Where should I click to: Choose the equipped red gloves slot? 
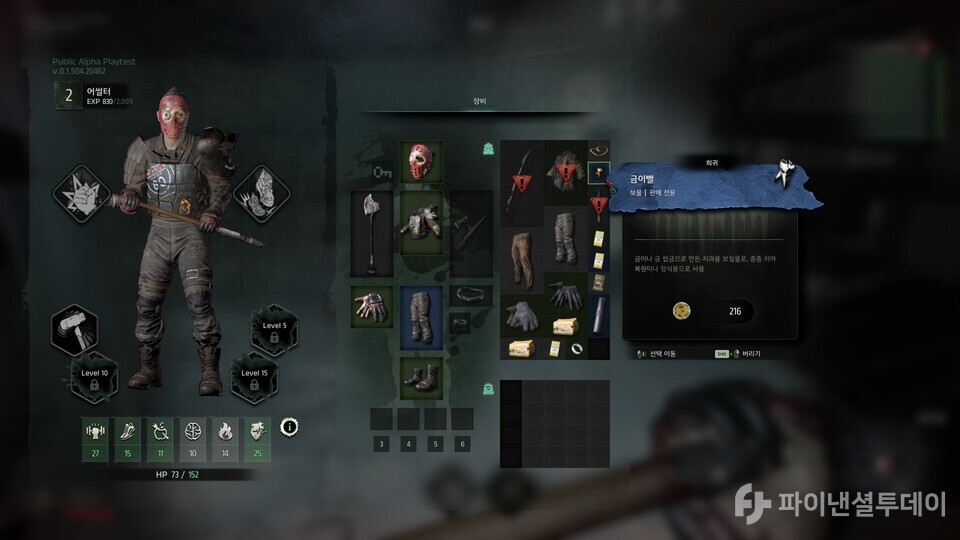pos(370,305)
